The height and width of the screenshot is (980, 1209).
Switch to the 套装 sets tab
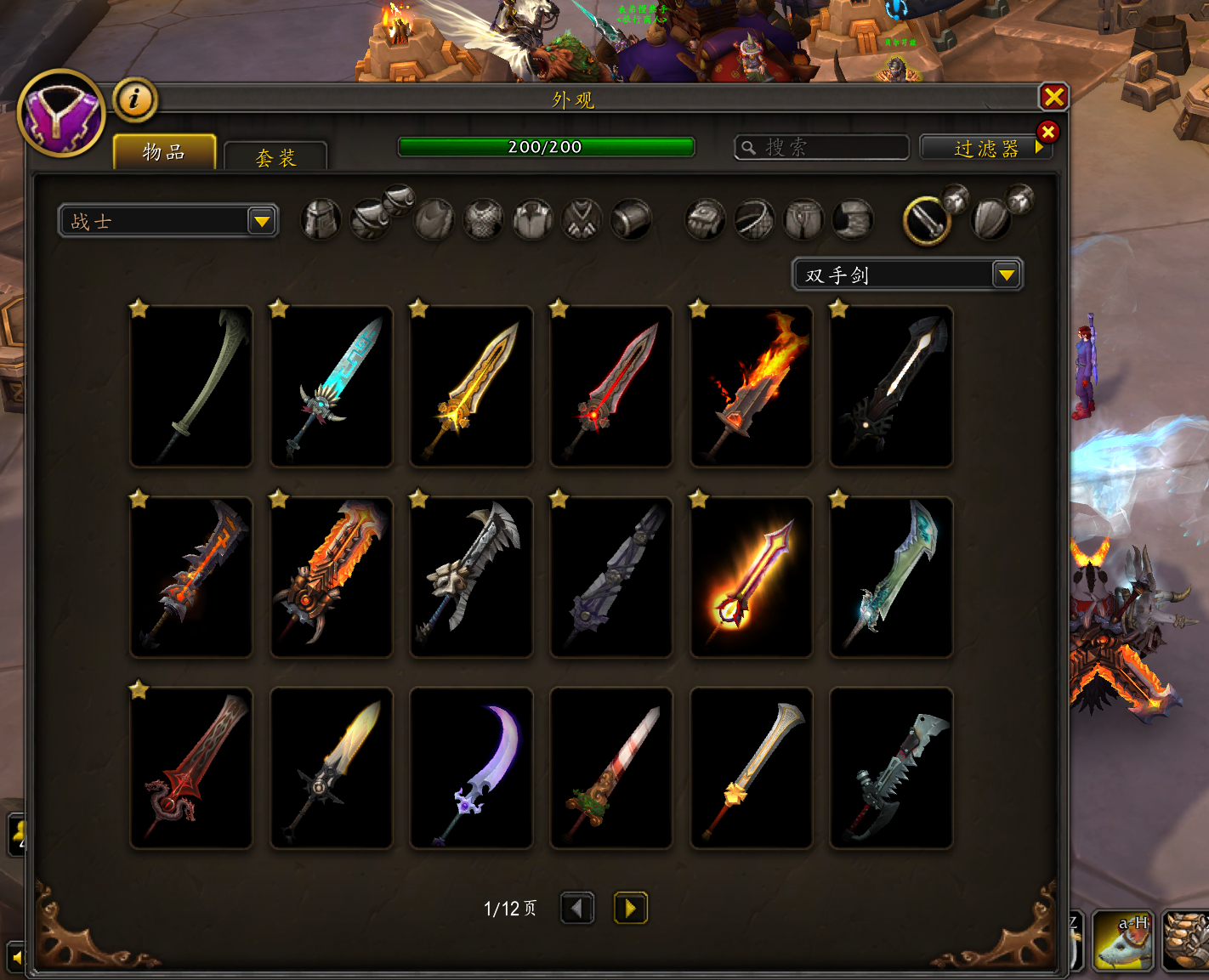[x=275, y=157]
